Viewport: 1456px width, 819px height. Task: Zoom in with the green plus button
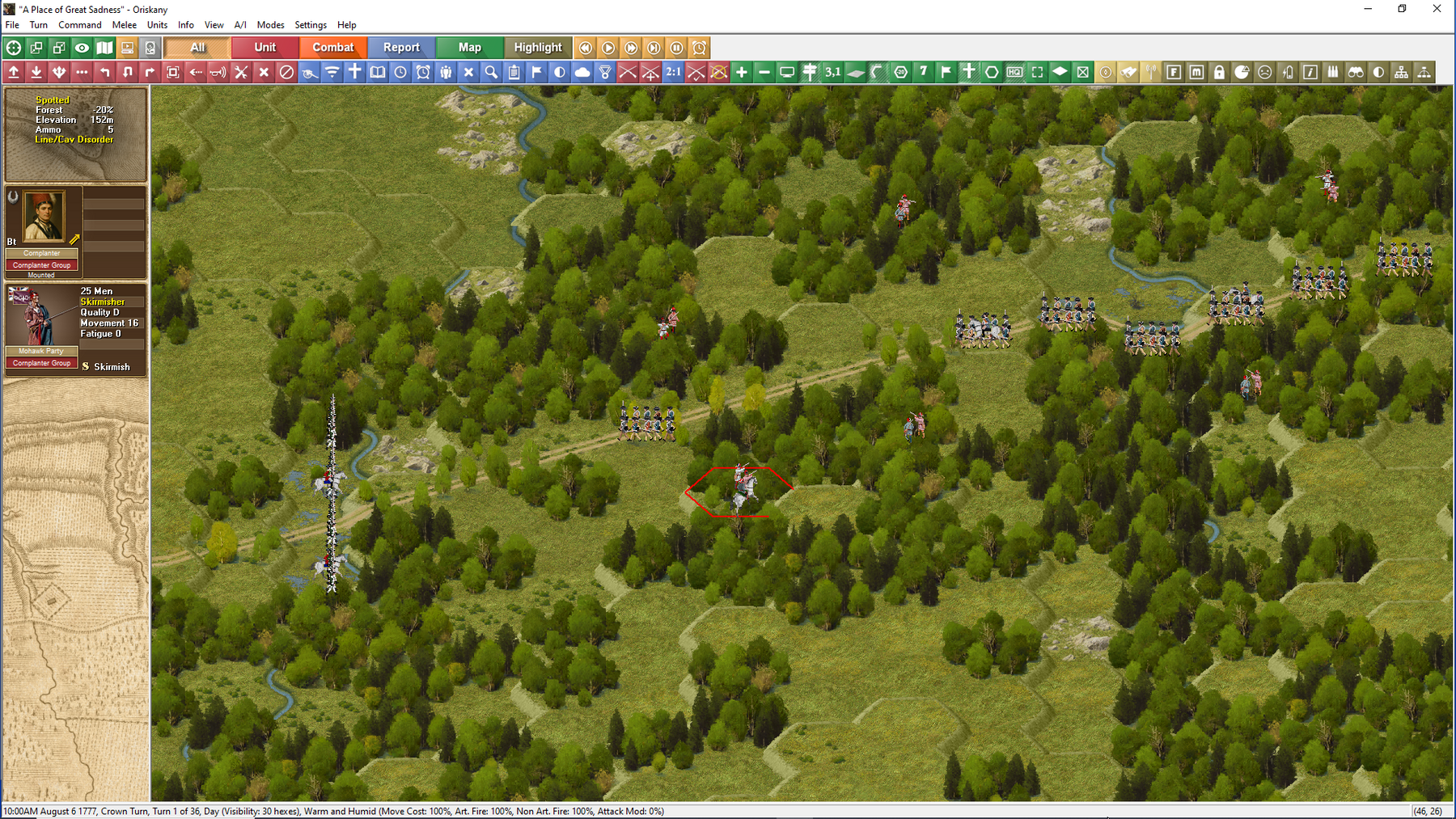[741, 72]
